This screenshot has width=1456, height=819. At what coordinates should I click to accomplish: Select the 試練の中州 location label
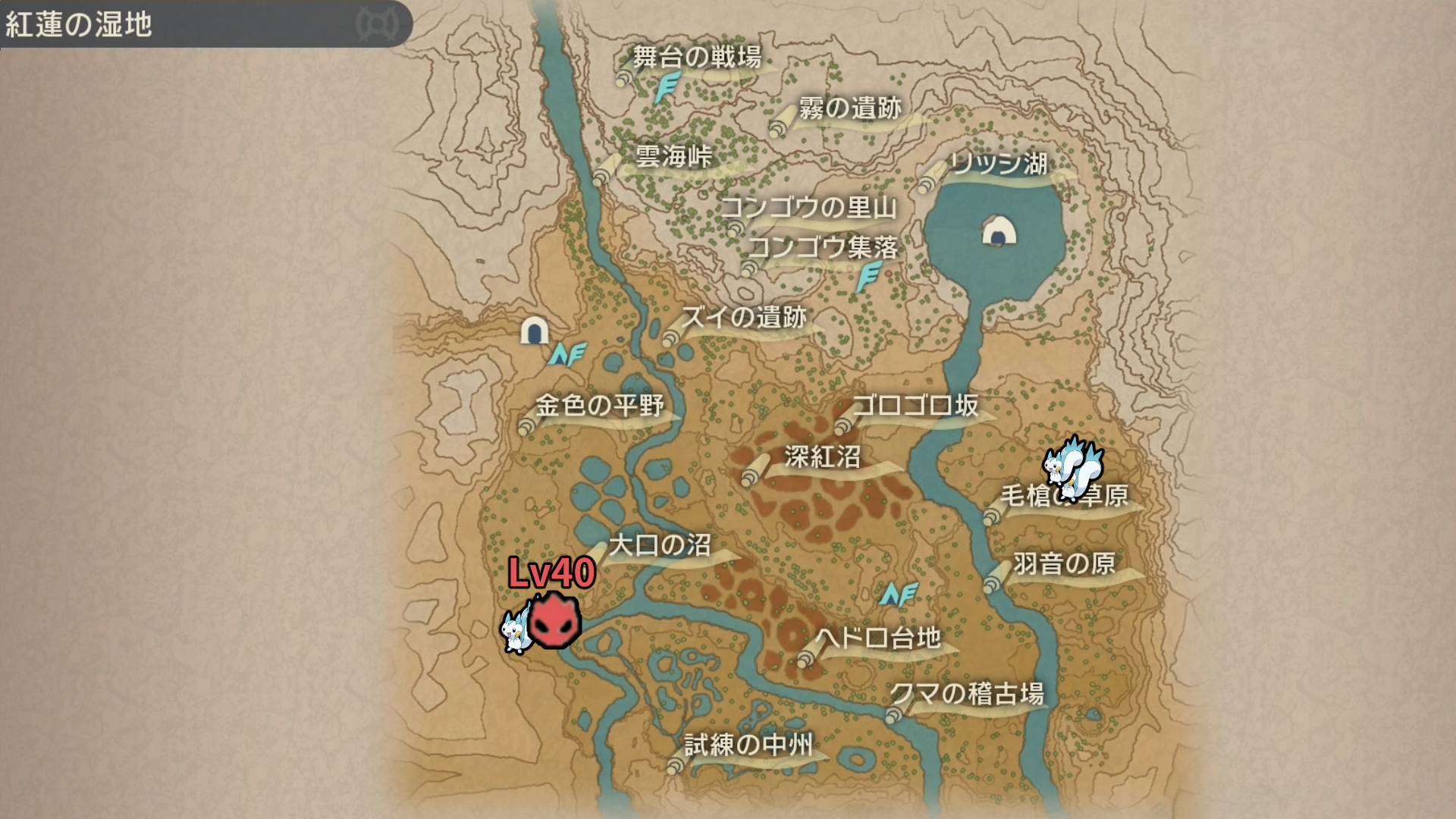pyautogui.click(x=748, y=745)
